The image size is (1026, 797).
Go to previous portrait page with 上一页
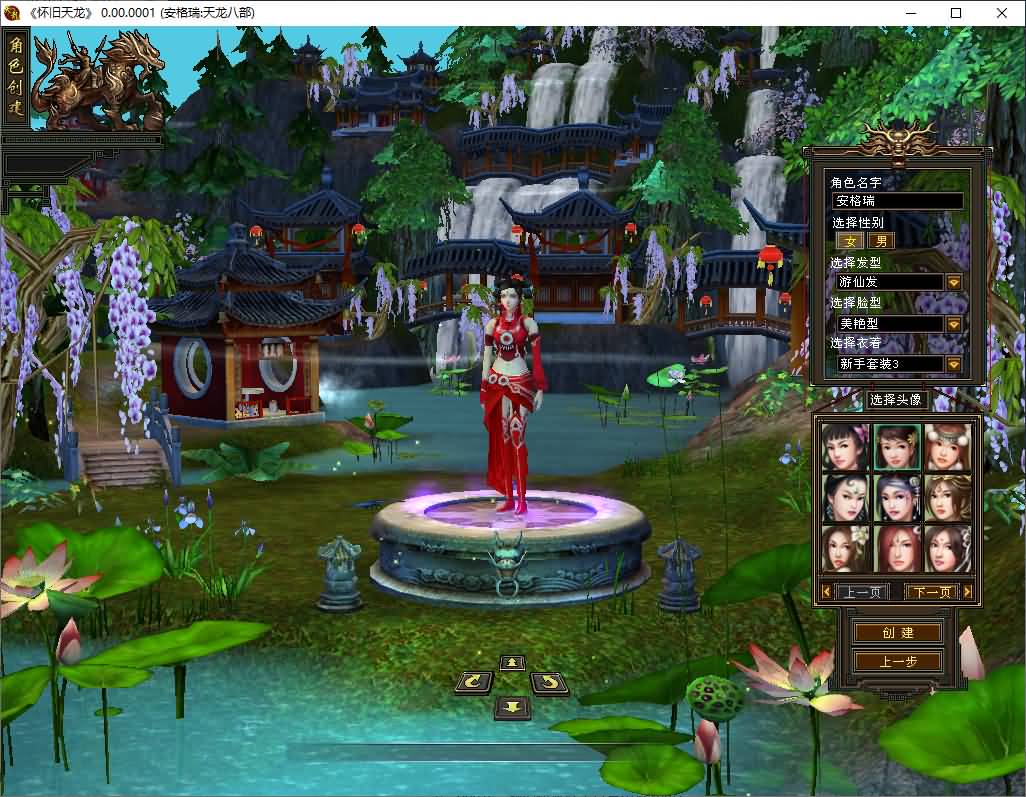tap(861, 592)
